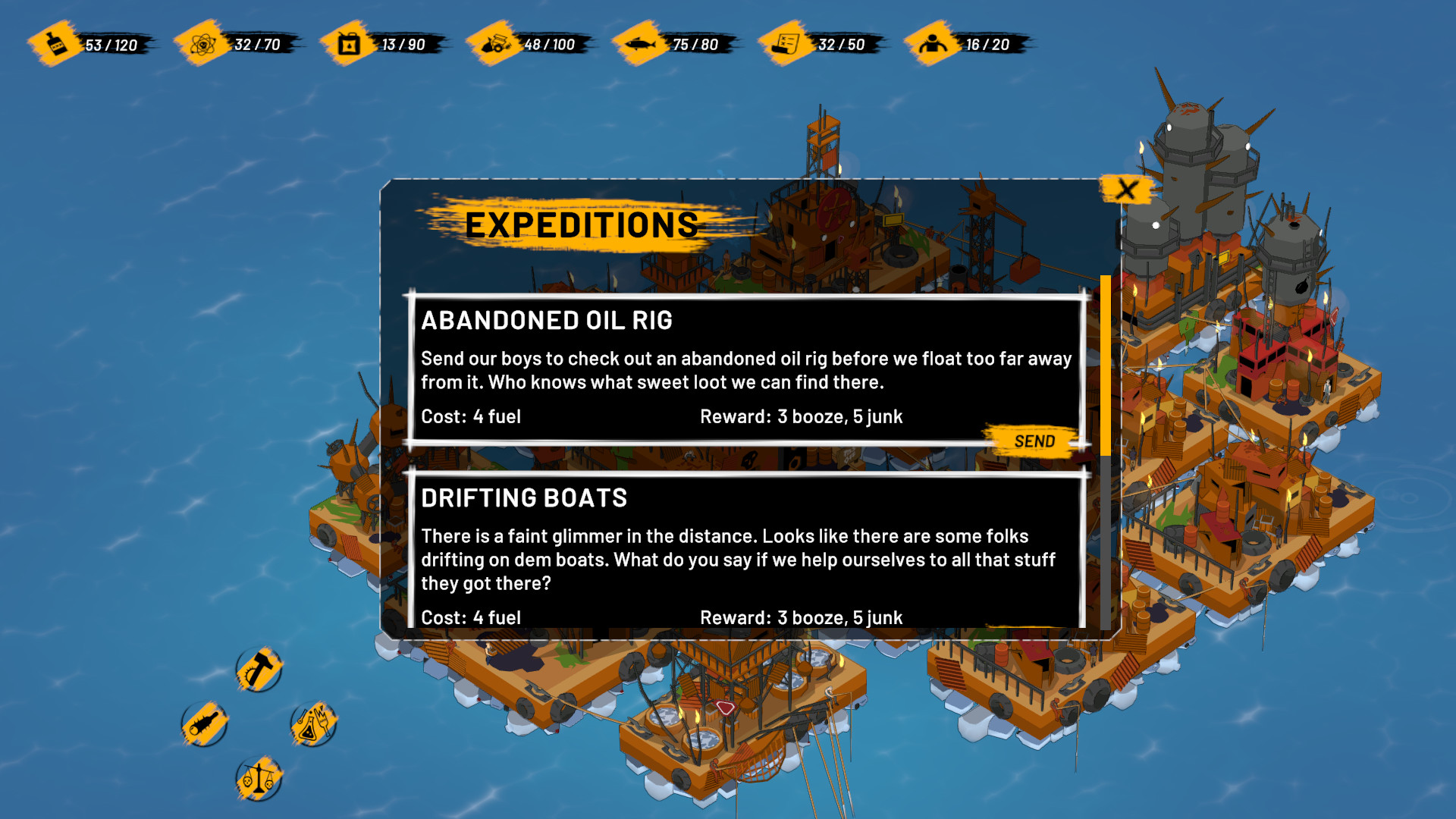
Task: Select the spiked bottle weapon icon
Action: click(203, 723)
